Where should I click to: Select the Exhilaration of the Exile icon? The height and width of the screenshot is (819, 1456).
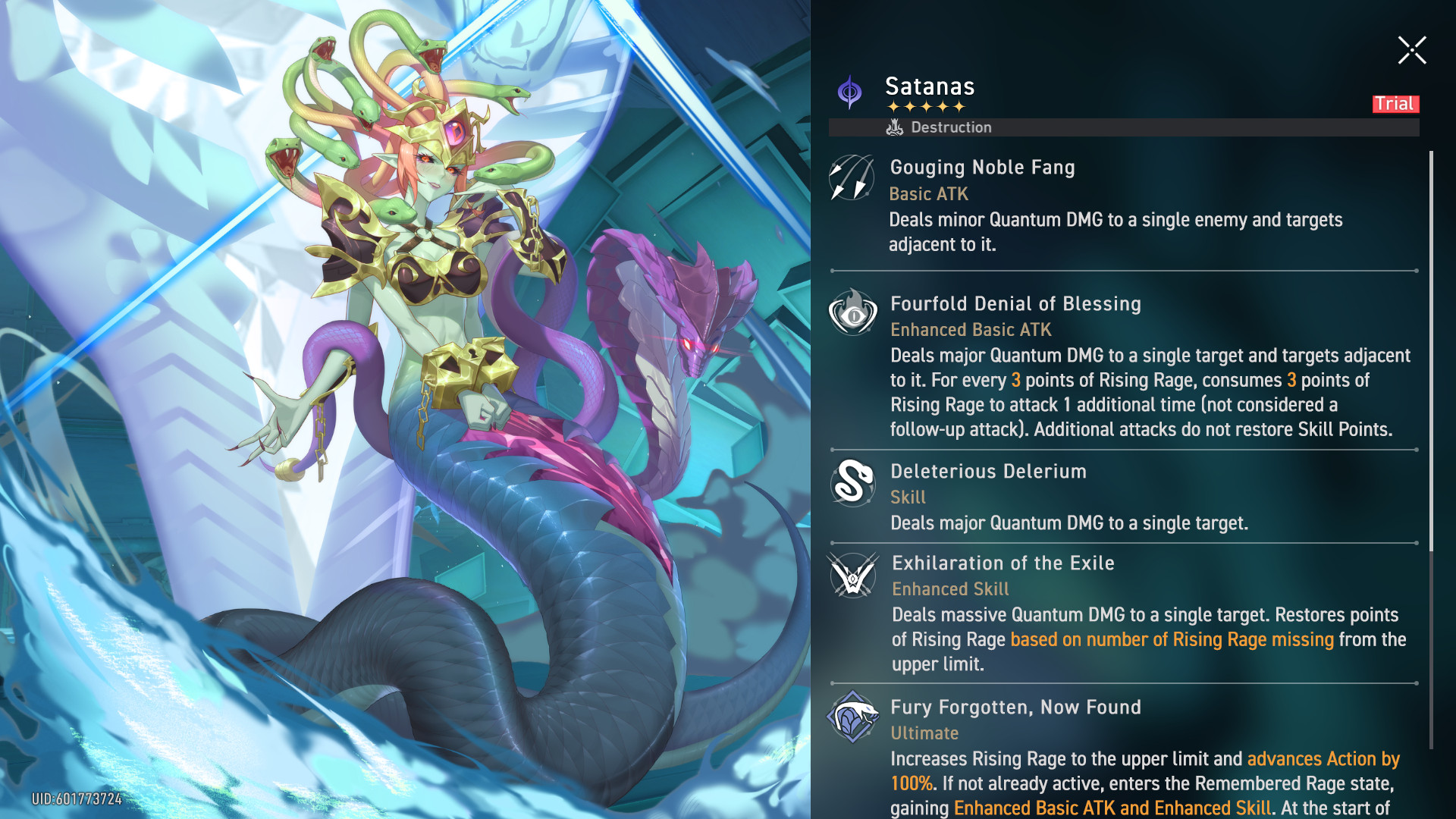[852, 575]
